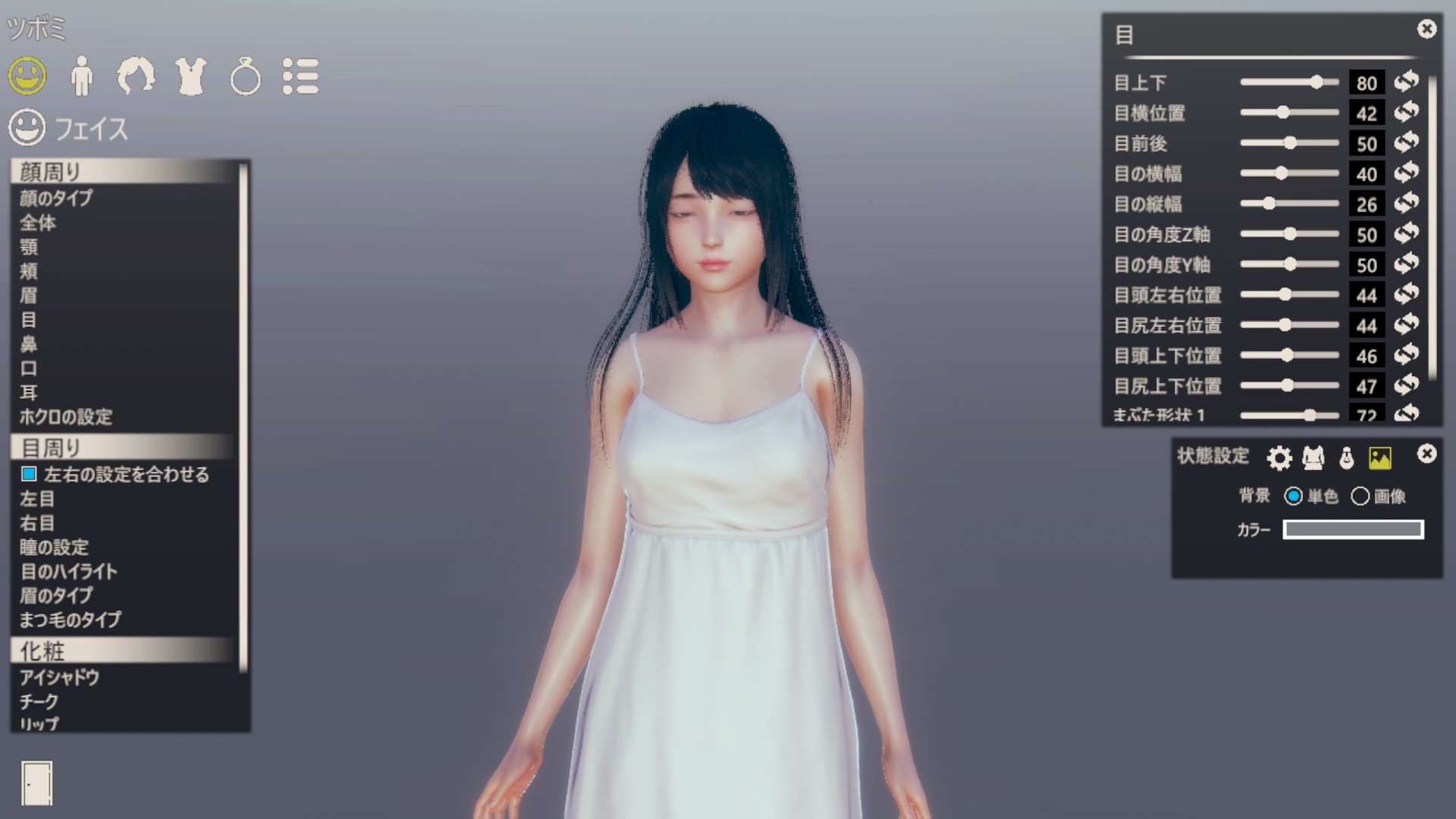
Task: Choose アイシャドウ under makeup
Action: [x=59, y=677]
